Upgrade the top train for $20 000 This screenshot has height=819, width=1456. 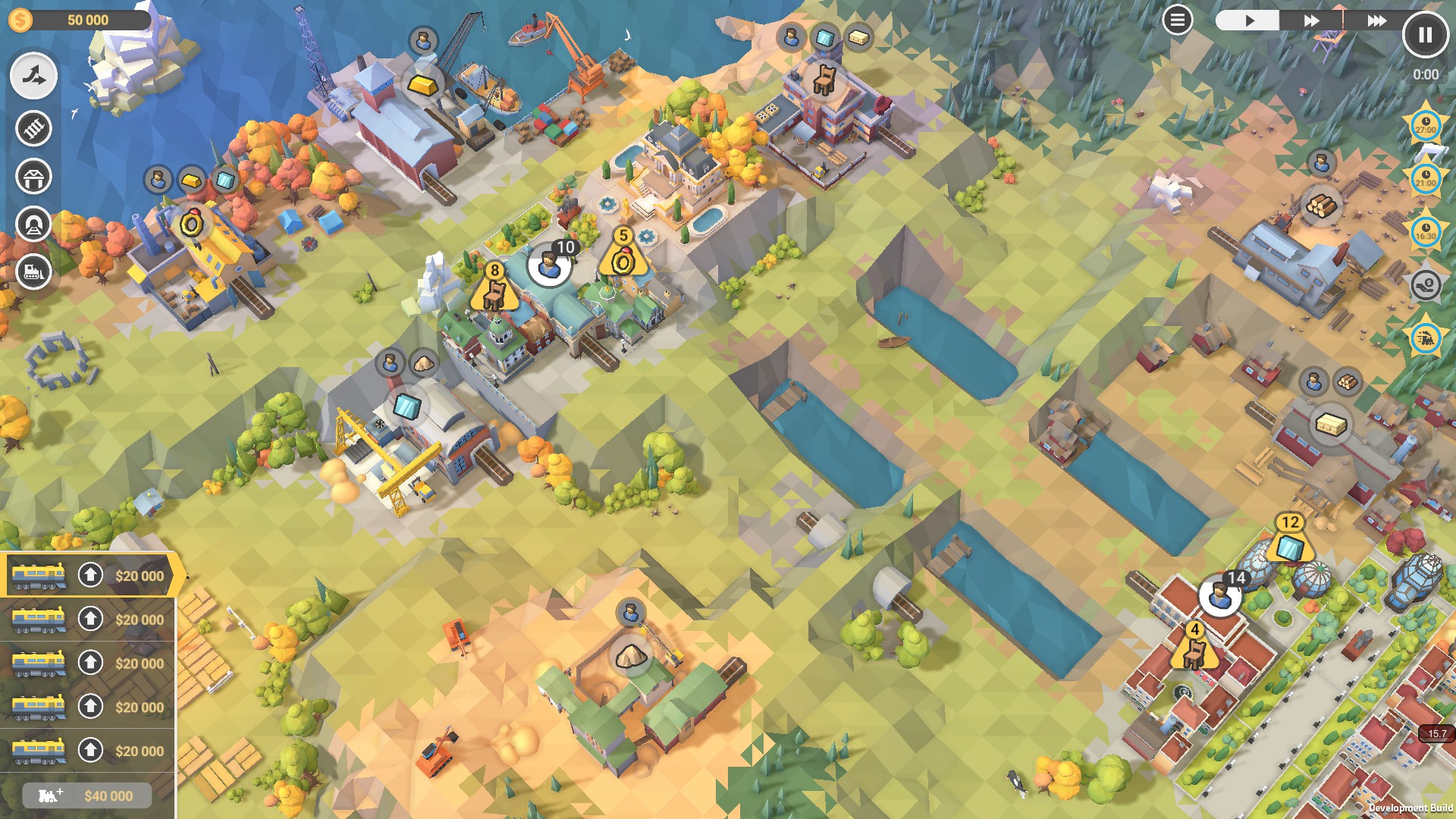pyautogui.click(x=91, y=576)
